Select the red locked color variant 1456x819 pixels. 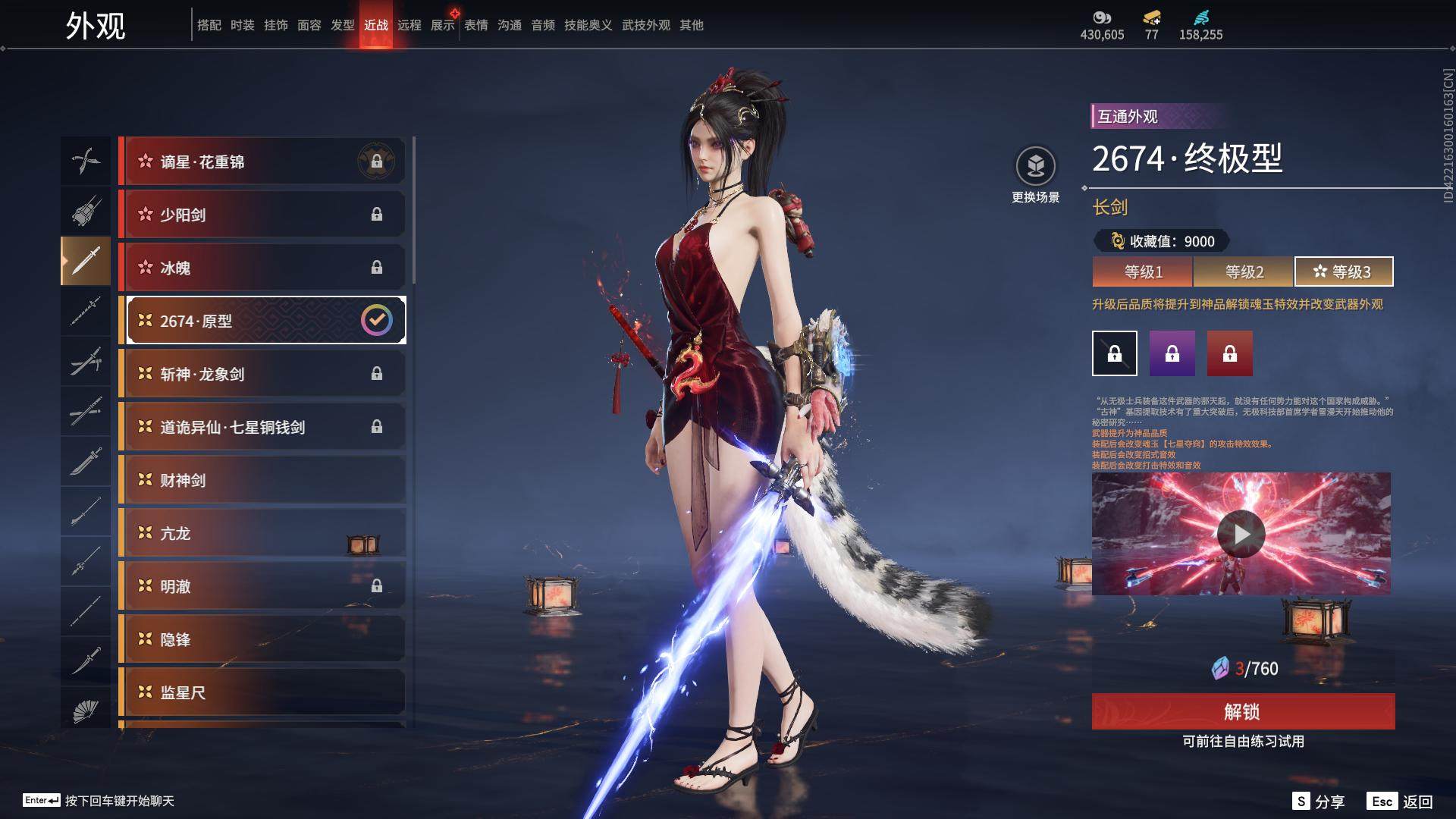pos(1230,353)
